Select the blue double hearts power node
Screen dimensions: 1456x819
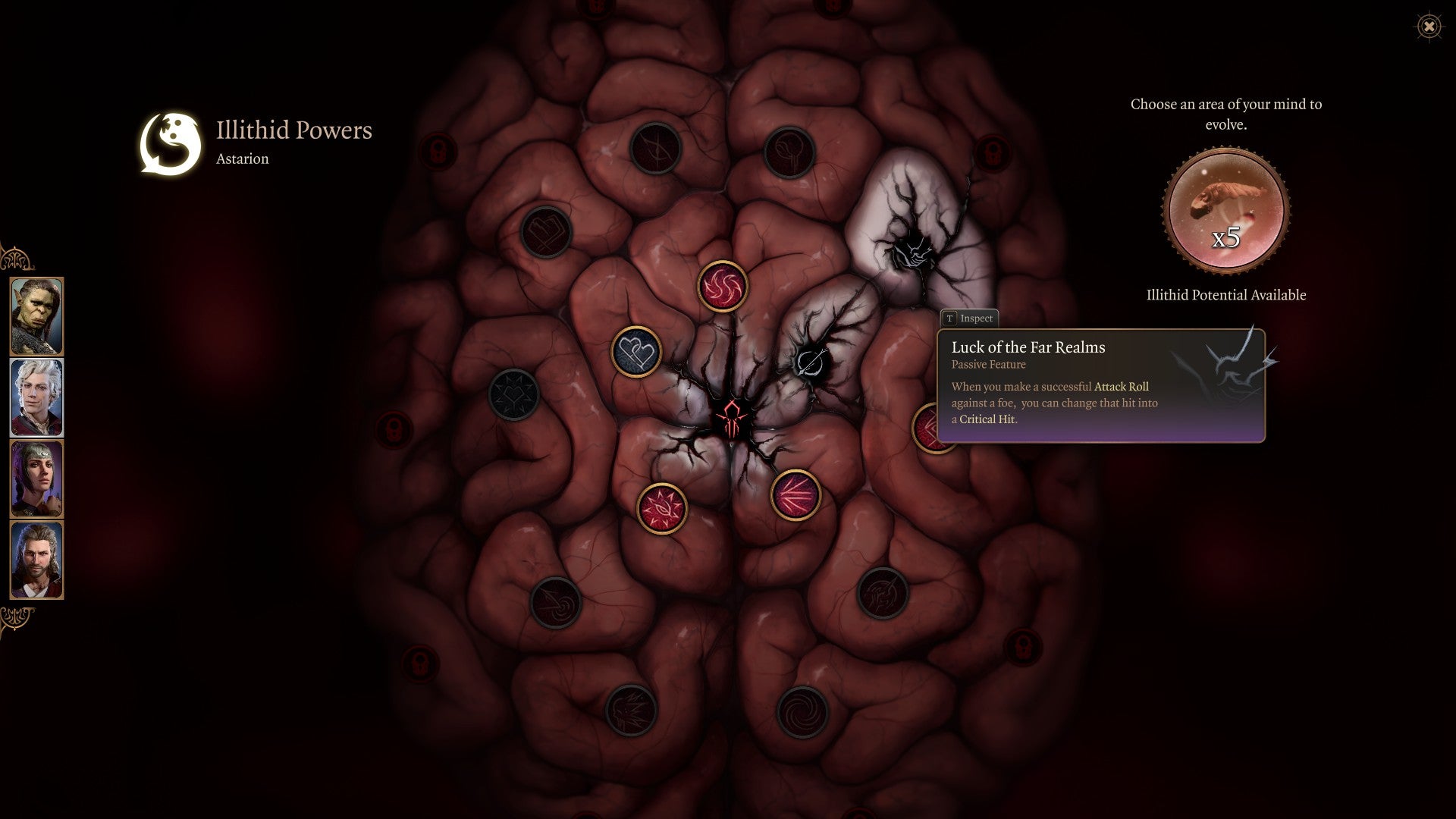click(636, 351)
